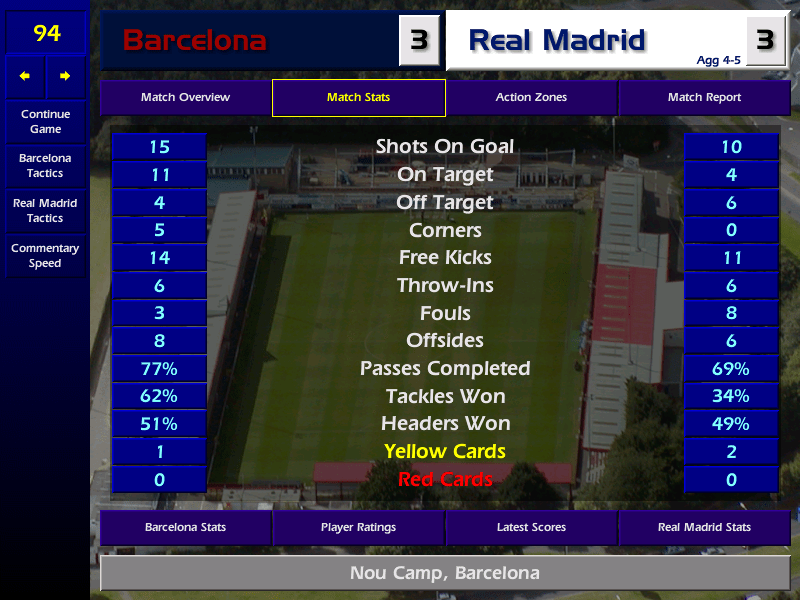Open Real Madrid Tactics
800x600 pixels.
point(45,211)
